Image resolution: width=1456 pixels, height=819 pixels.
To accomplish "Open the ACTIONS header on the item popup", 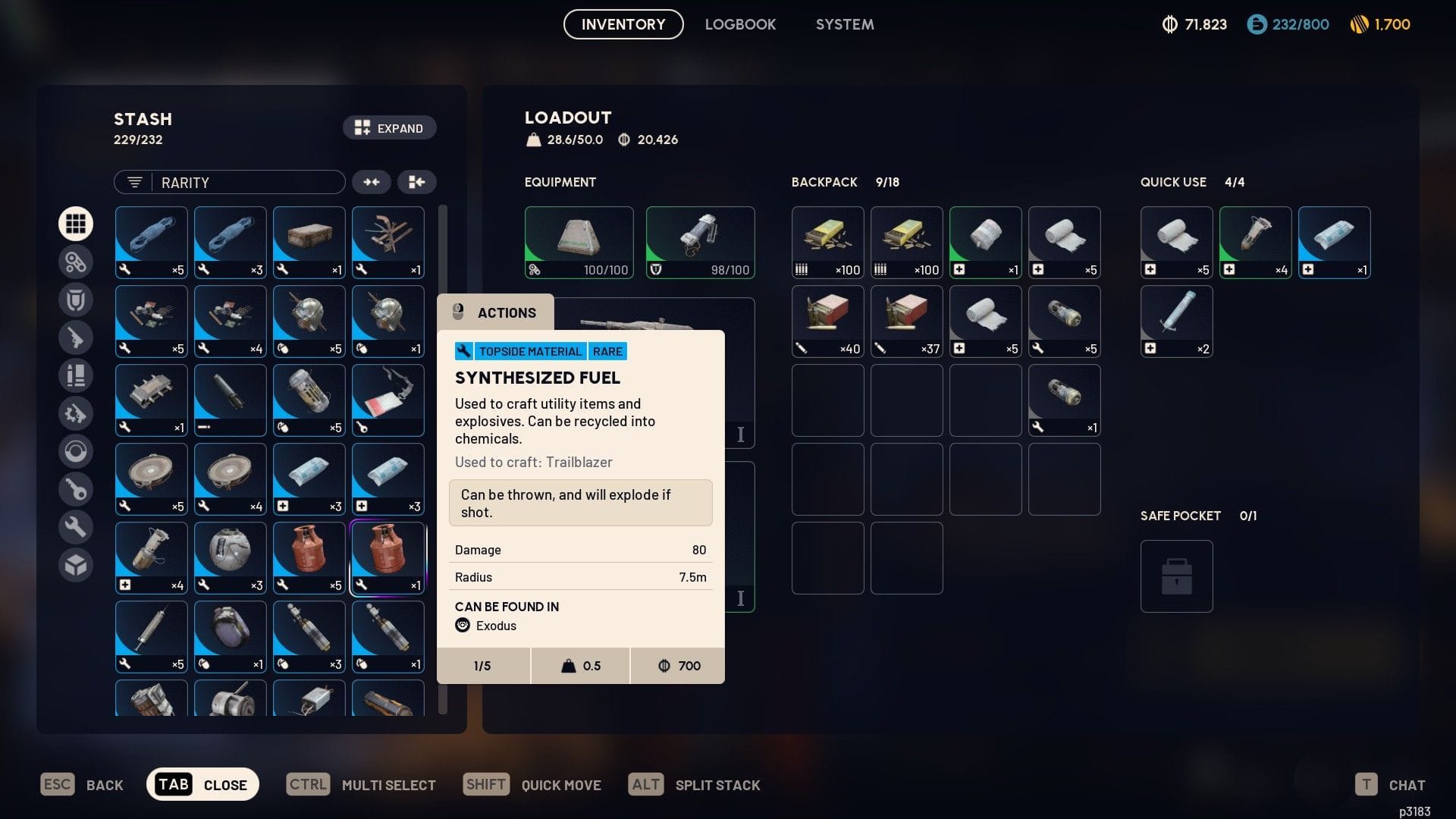I will point(495,312).
